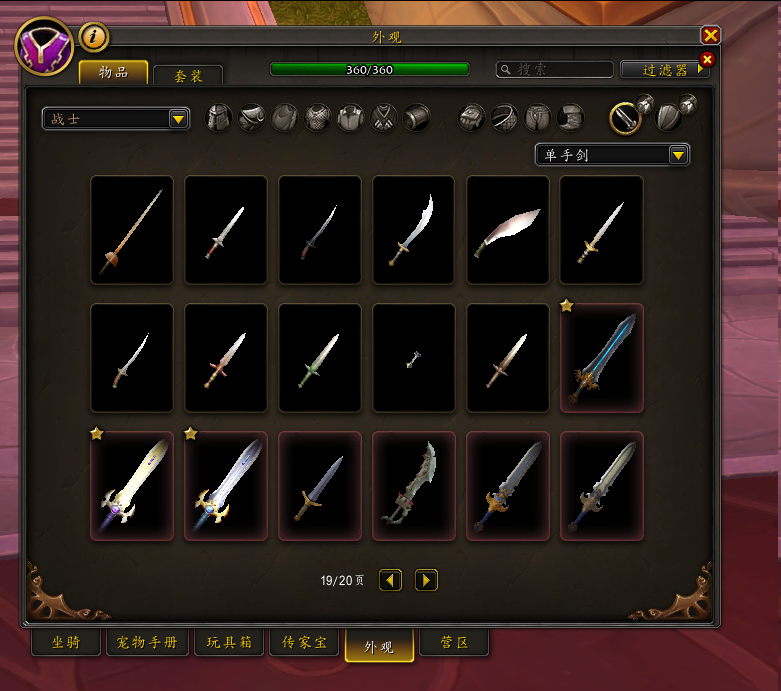Open the 战士 class dropdown

pyautogui.click(x=116, y=119)
